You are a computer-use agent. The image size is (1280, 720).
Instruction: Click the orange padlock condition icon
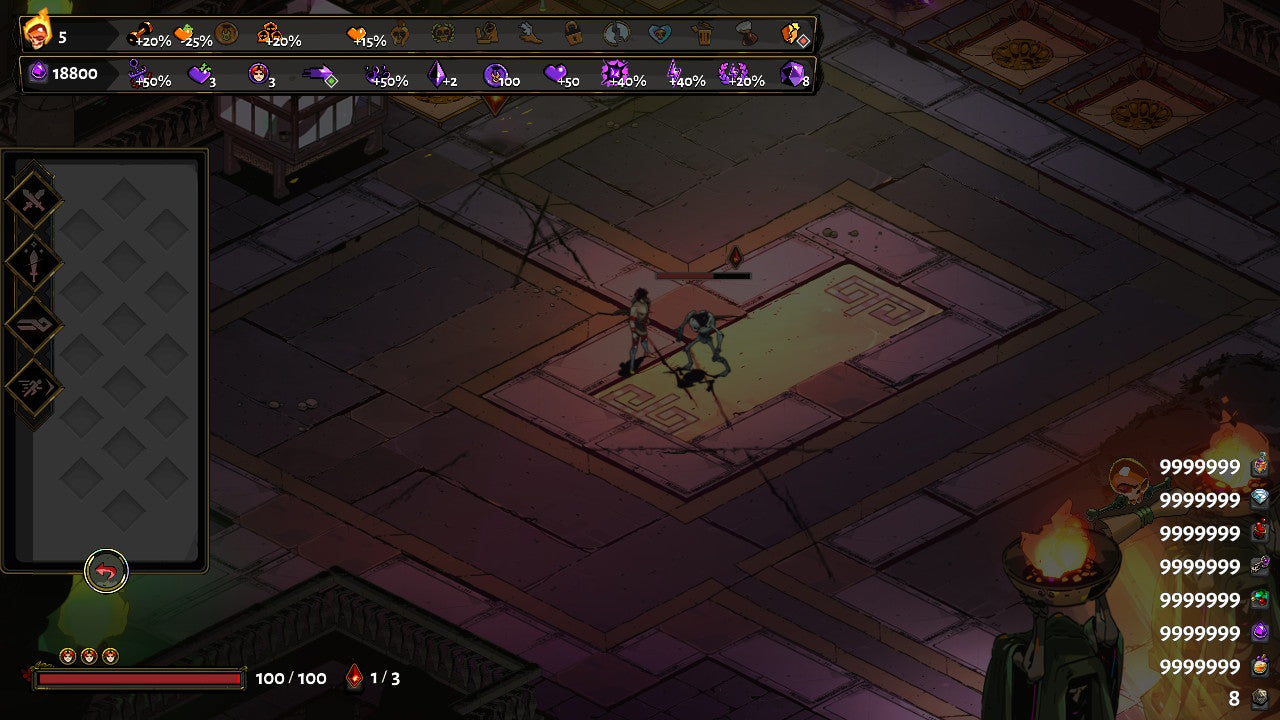point(572,34)
